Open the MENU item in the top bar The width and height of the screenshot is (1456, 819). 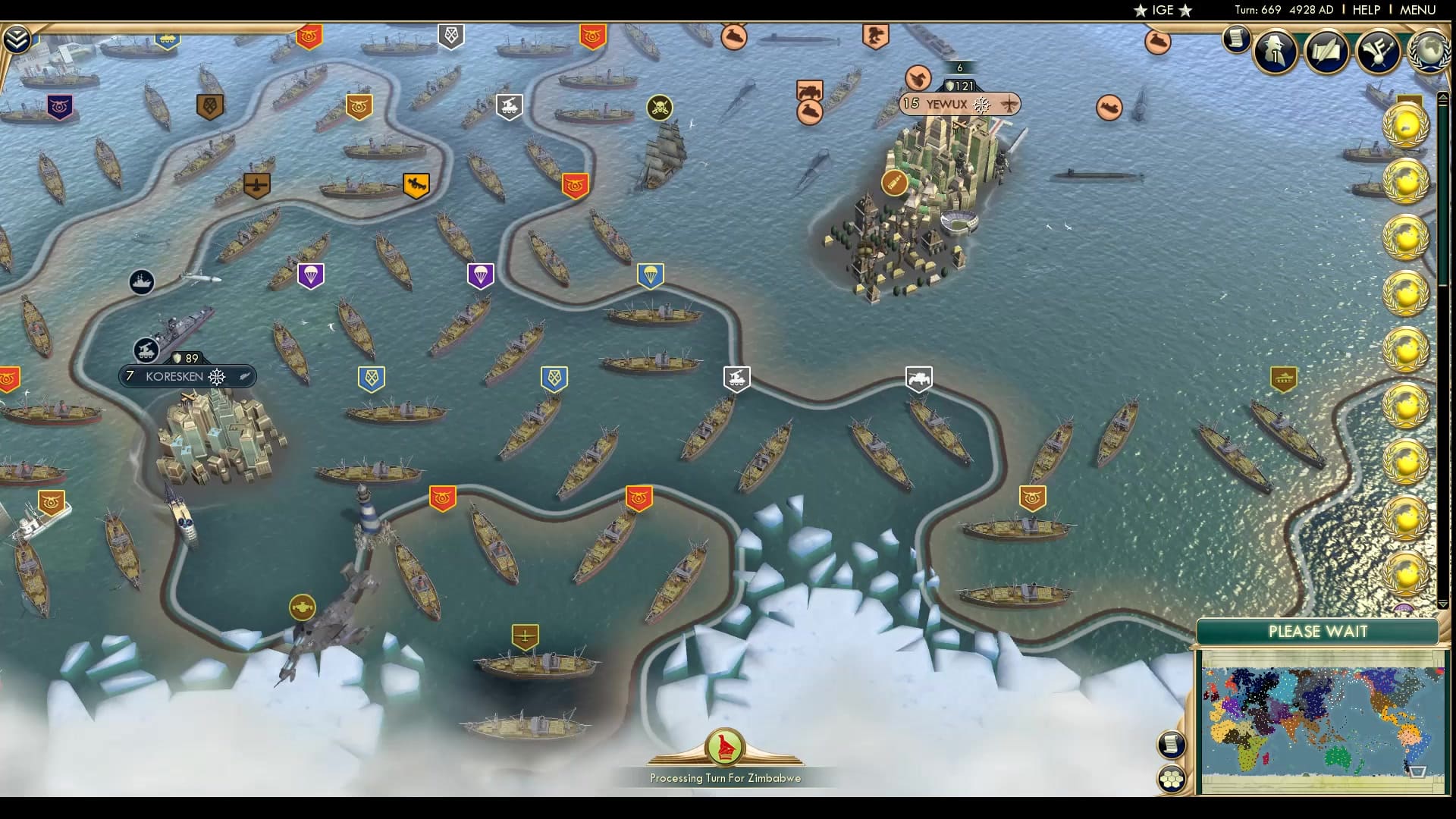click(1419, 10)
